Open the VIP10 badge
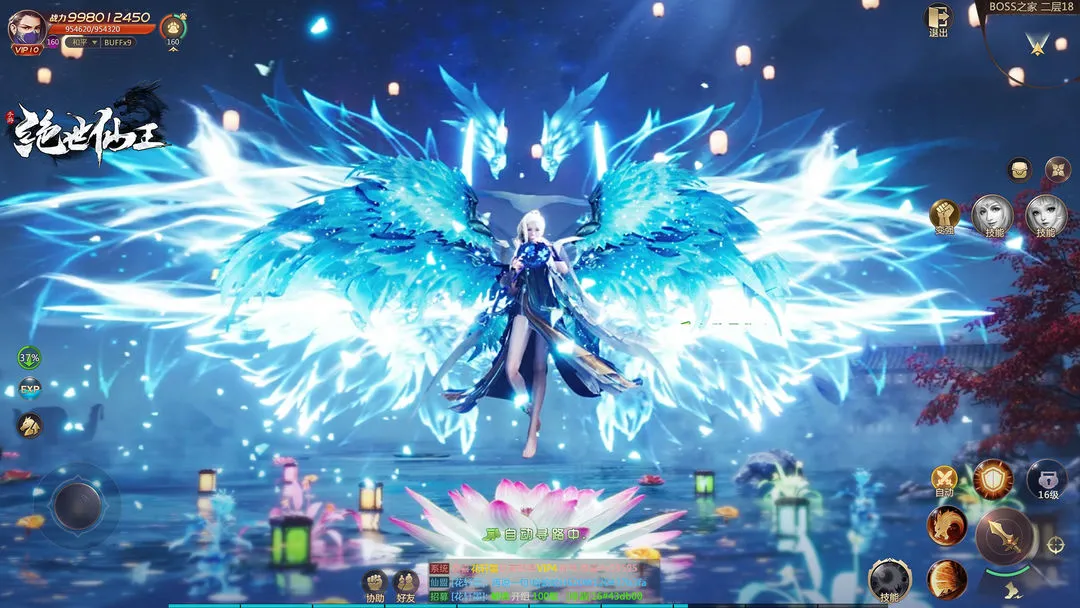This screenshot has height=608, width=1080. click(27, 49)
